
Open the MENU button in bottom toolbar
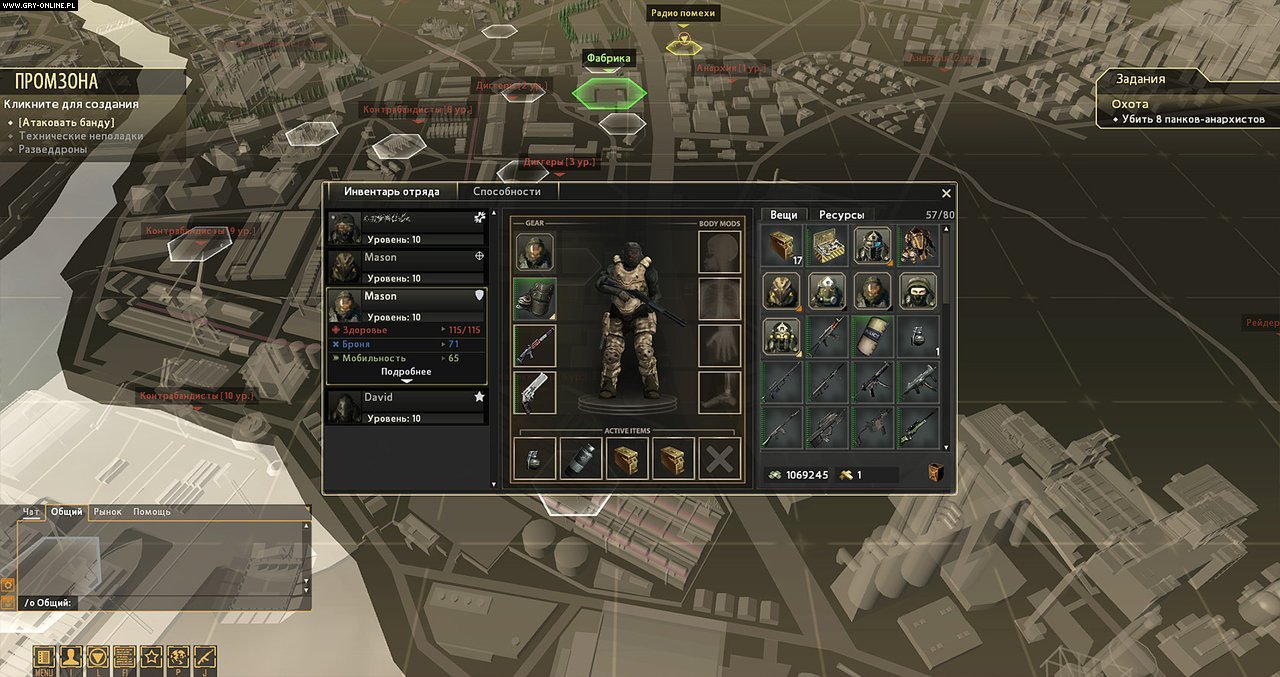point(43,658)
